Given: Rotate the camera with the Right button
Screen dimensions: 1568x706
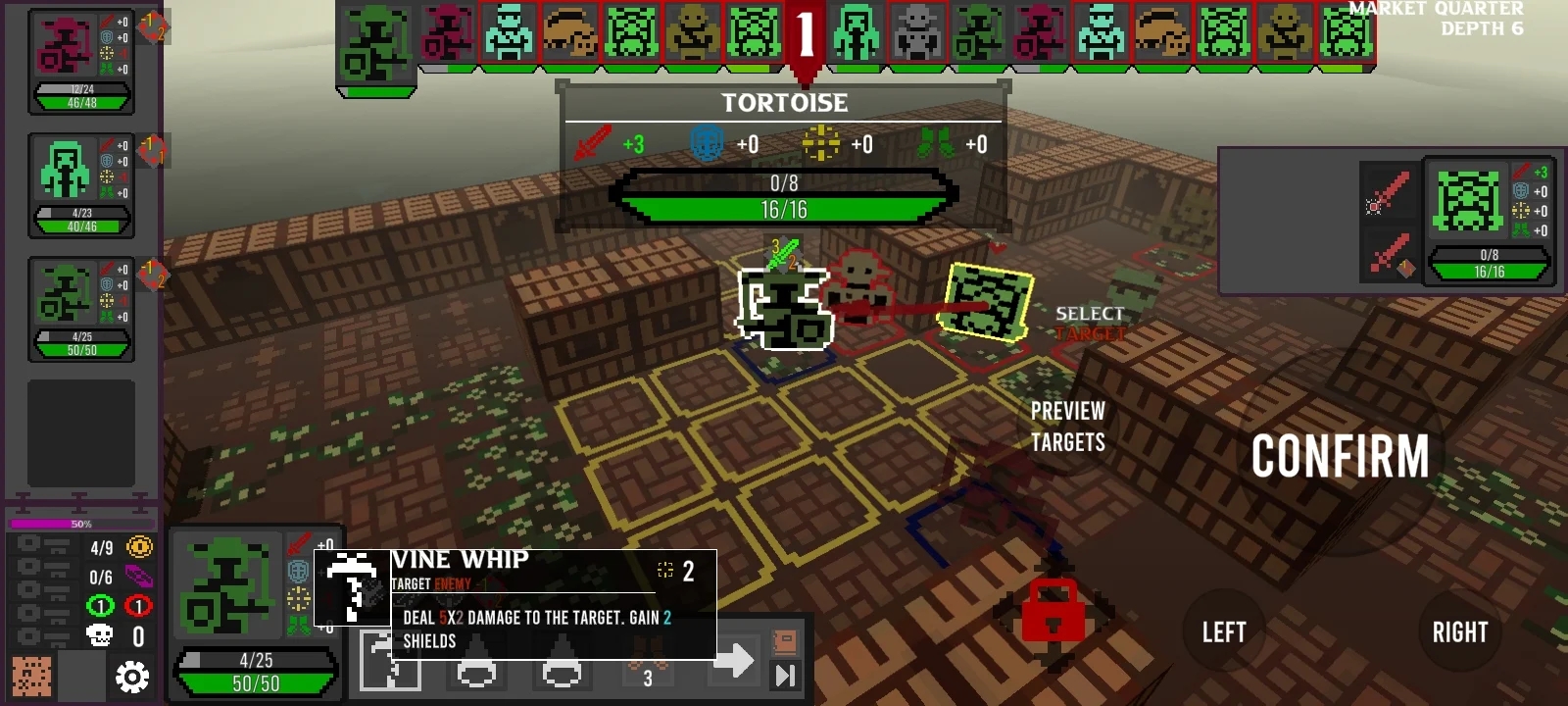Looking at the screenshot, I should pos(1459,632).
